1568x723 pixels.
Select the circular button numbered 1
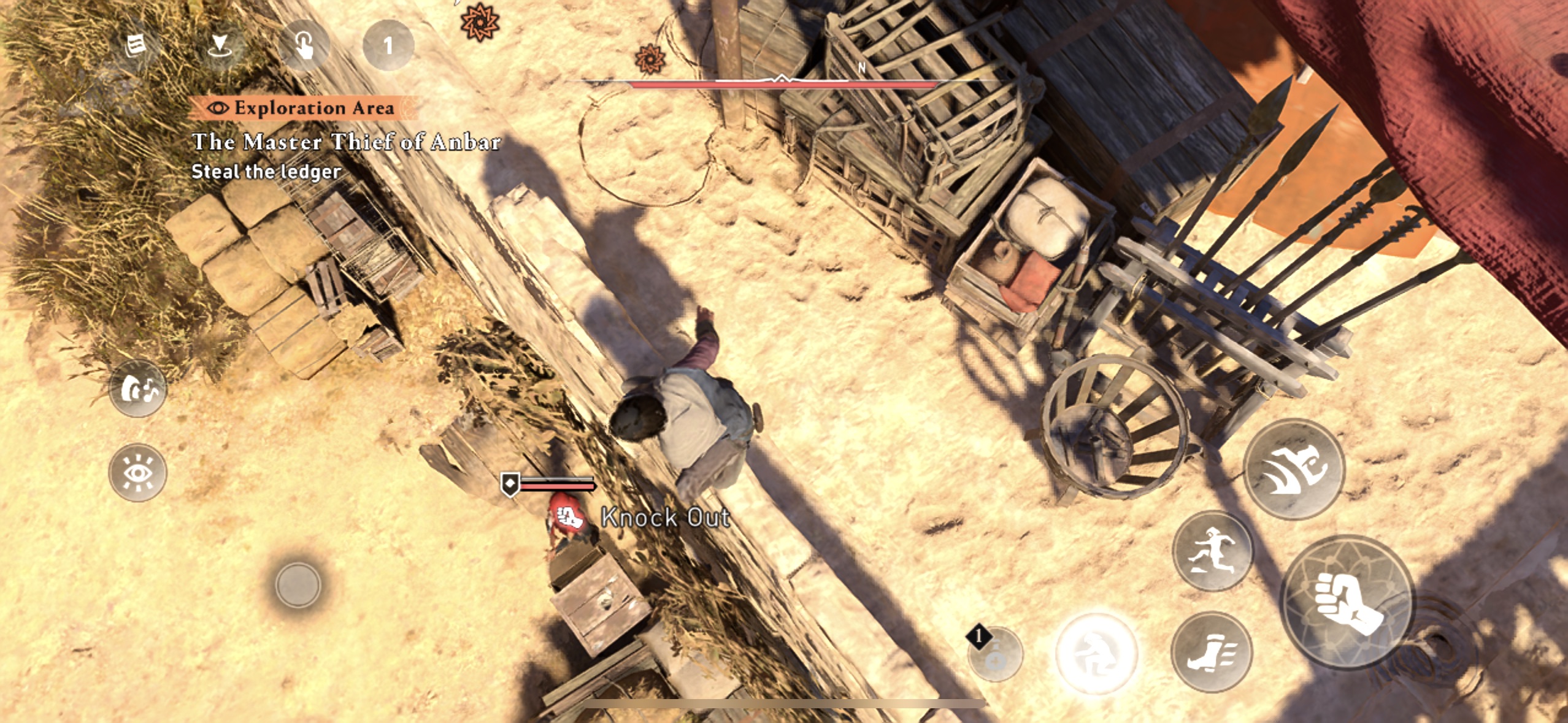388,45
